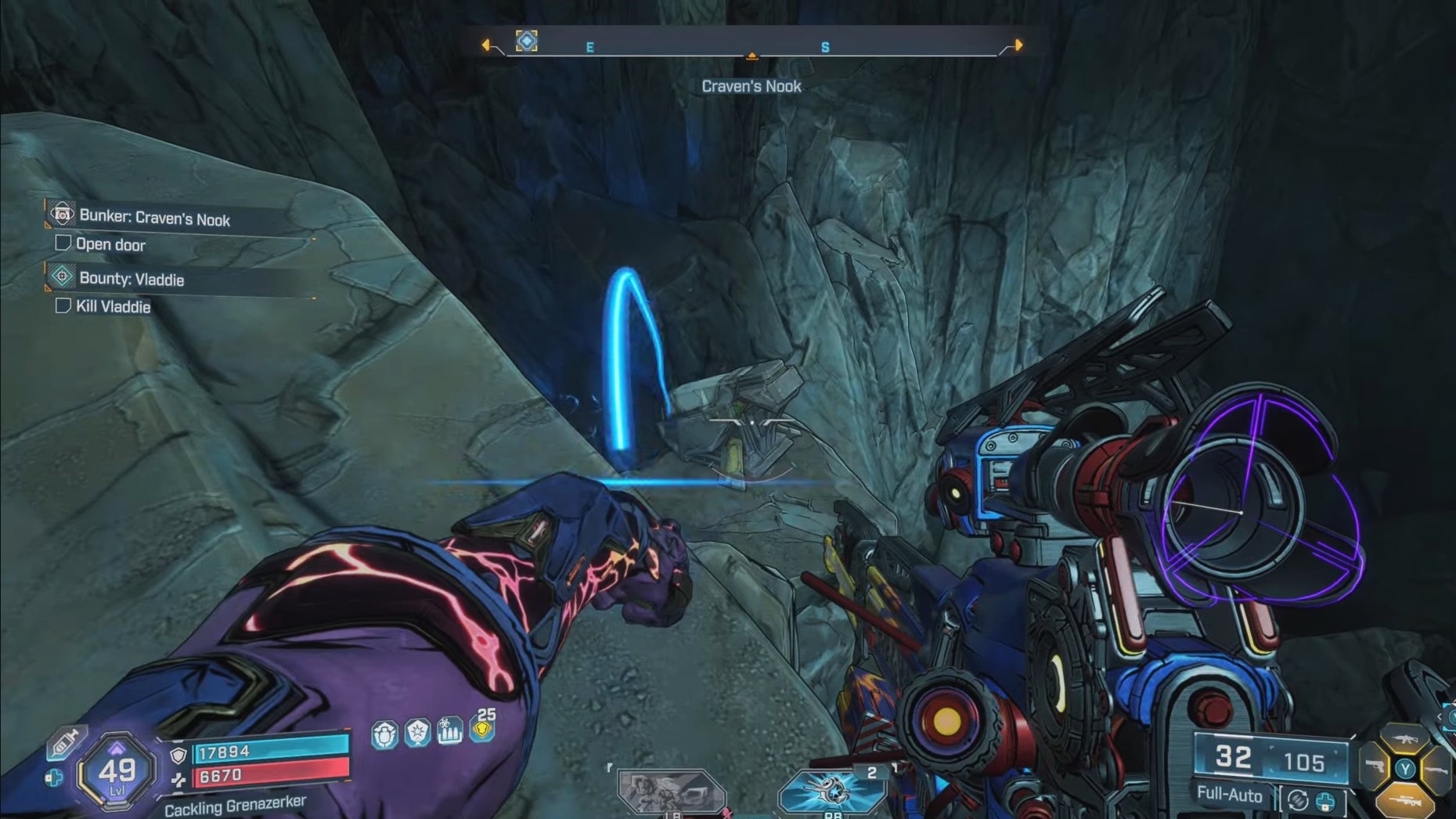
Task: Click the diamond objective marker on the compass
Action: coord(527,41)
